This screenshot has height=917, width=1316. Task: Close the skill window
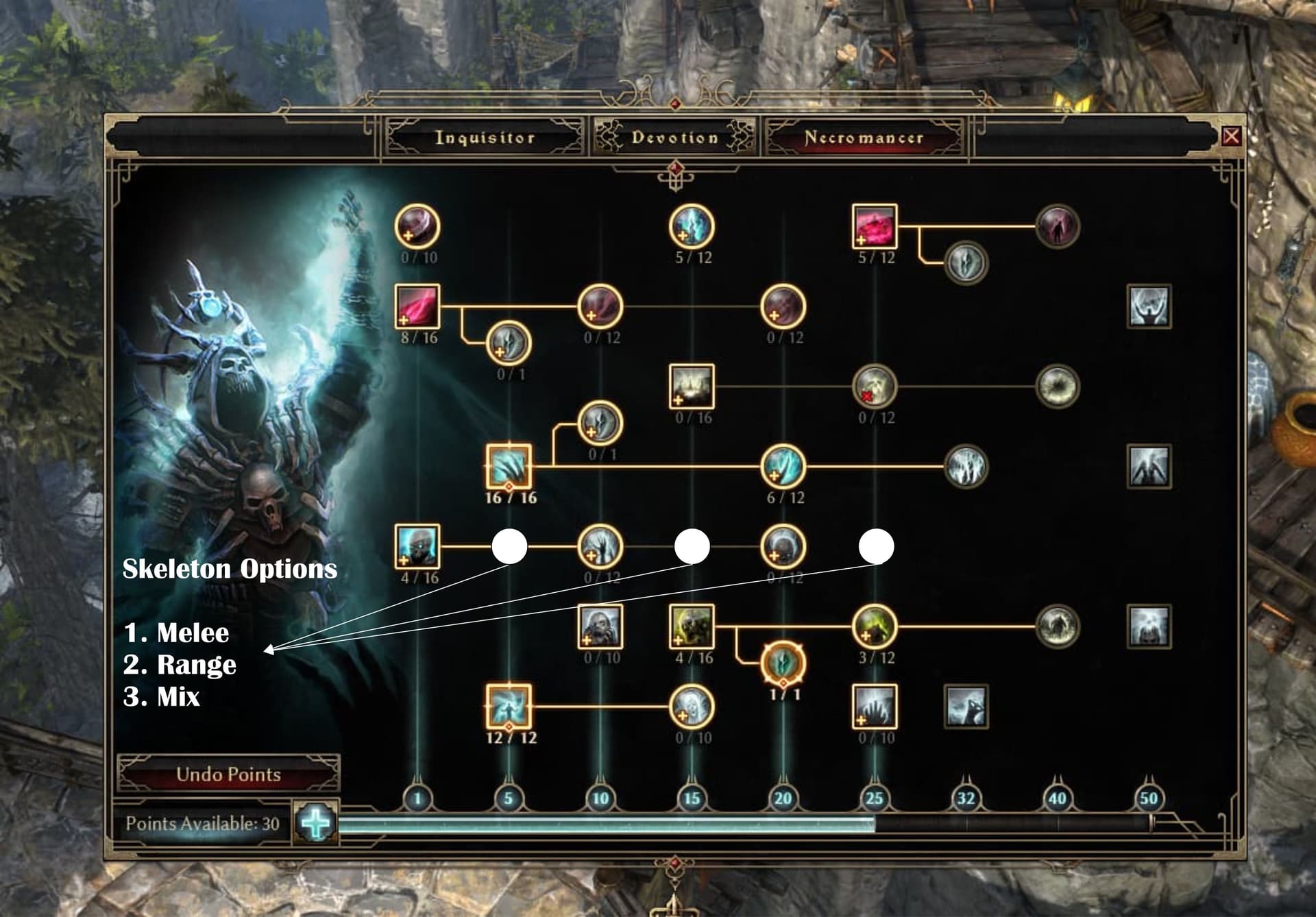coord(1231,136)
